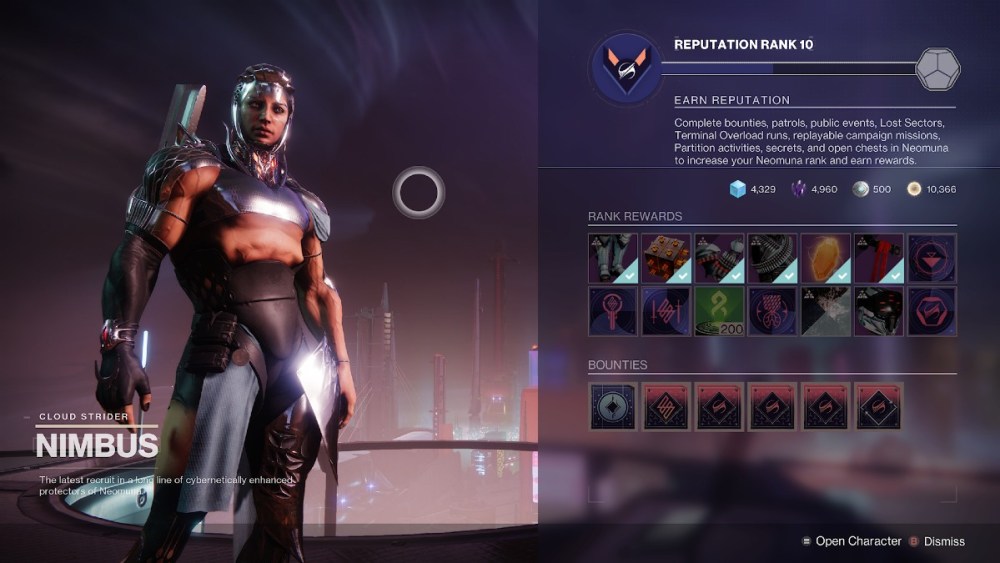Claim the orange cube rank reward
1000x563 pixels.
tap(666, 258)
